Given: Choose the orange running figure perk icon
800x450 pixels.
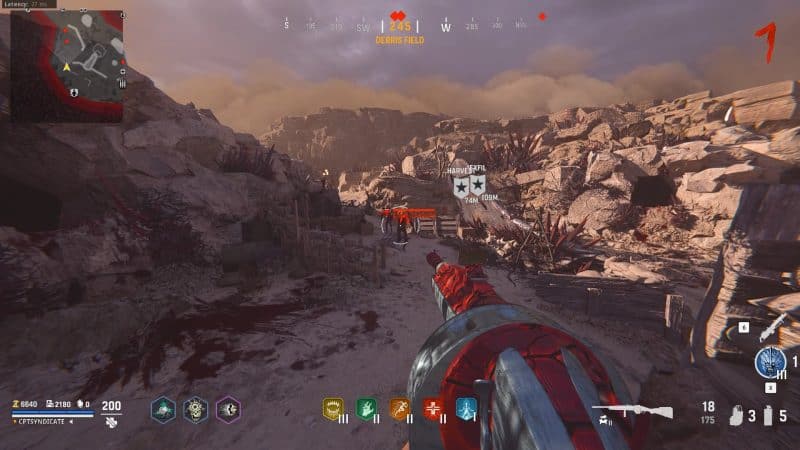Looking at the screenshot, I should tap(399, 408).
